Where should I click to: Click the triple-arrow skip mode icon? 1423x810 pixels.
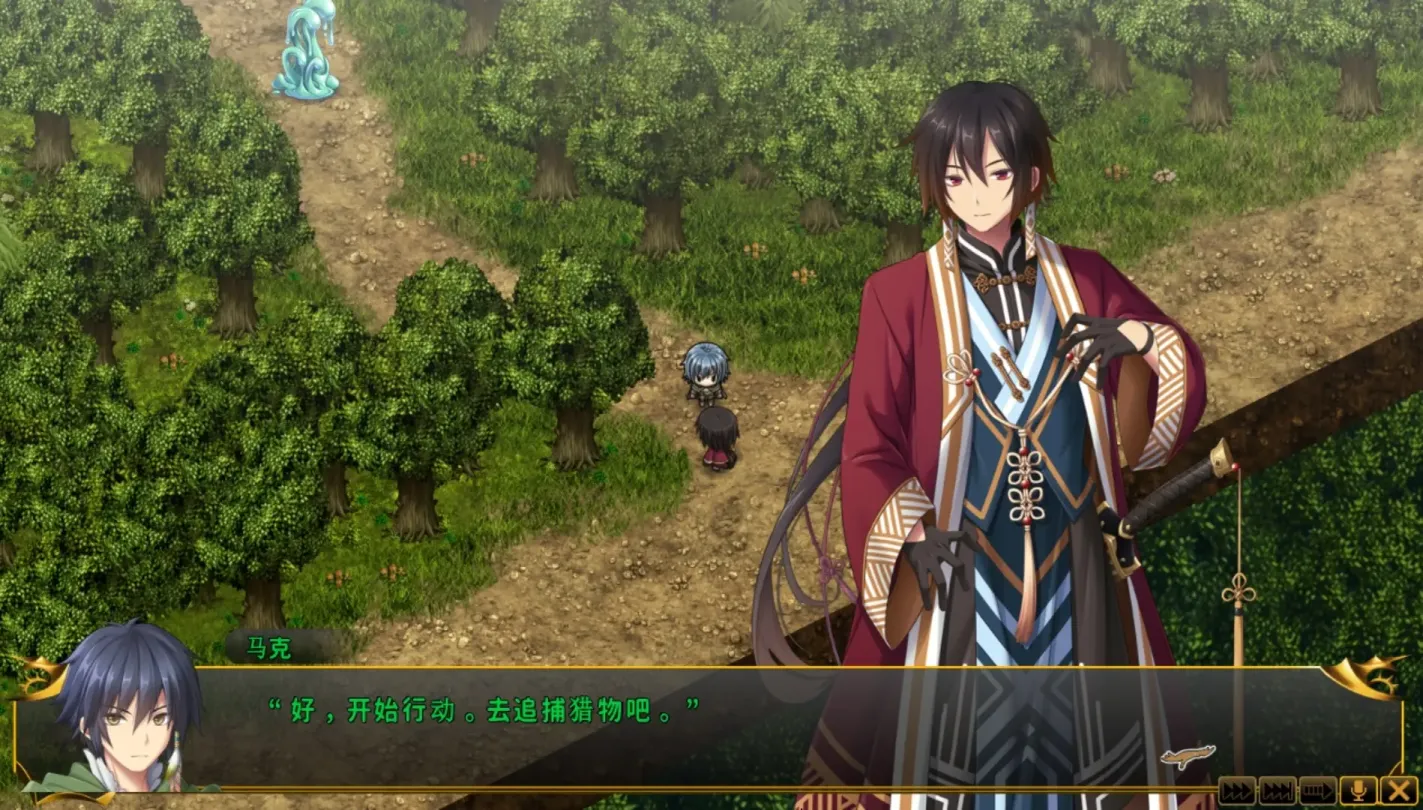tap(1277, 790)
